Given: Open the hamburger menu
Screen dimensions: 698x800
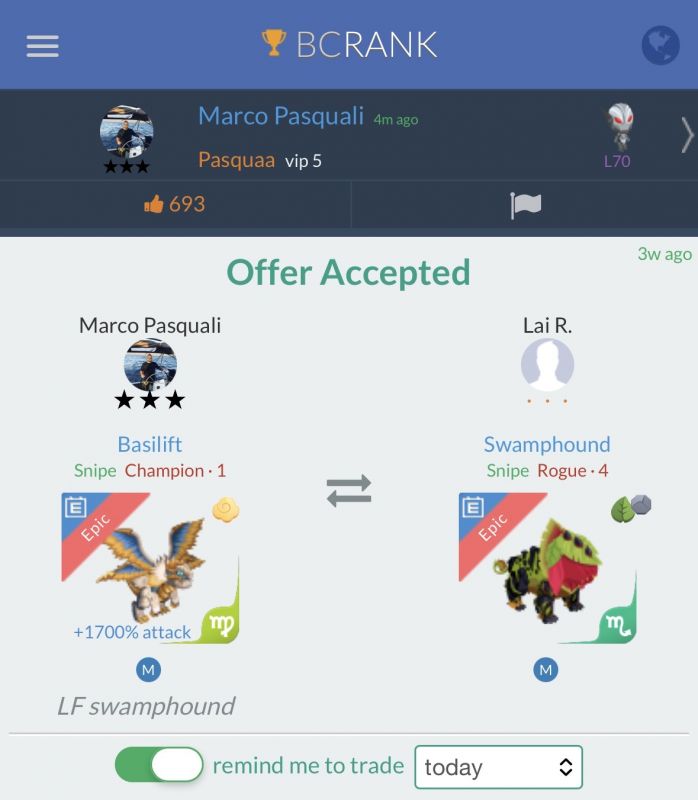Looking at the screenshot, I should (x=42, y=46).
